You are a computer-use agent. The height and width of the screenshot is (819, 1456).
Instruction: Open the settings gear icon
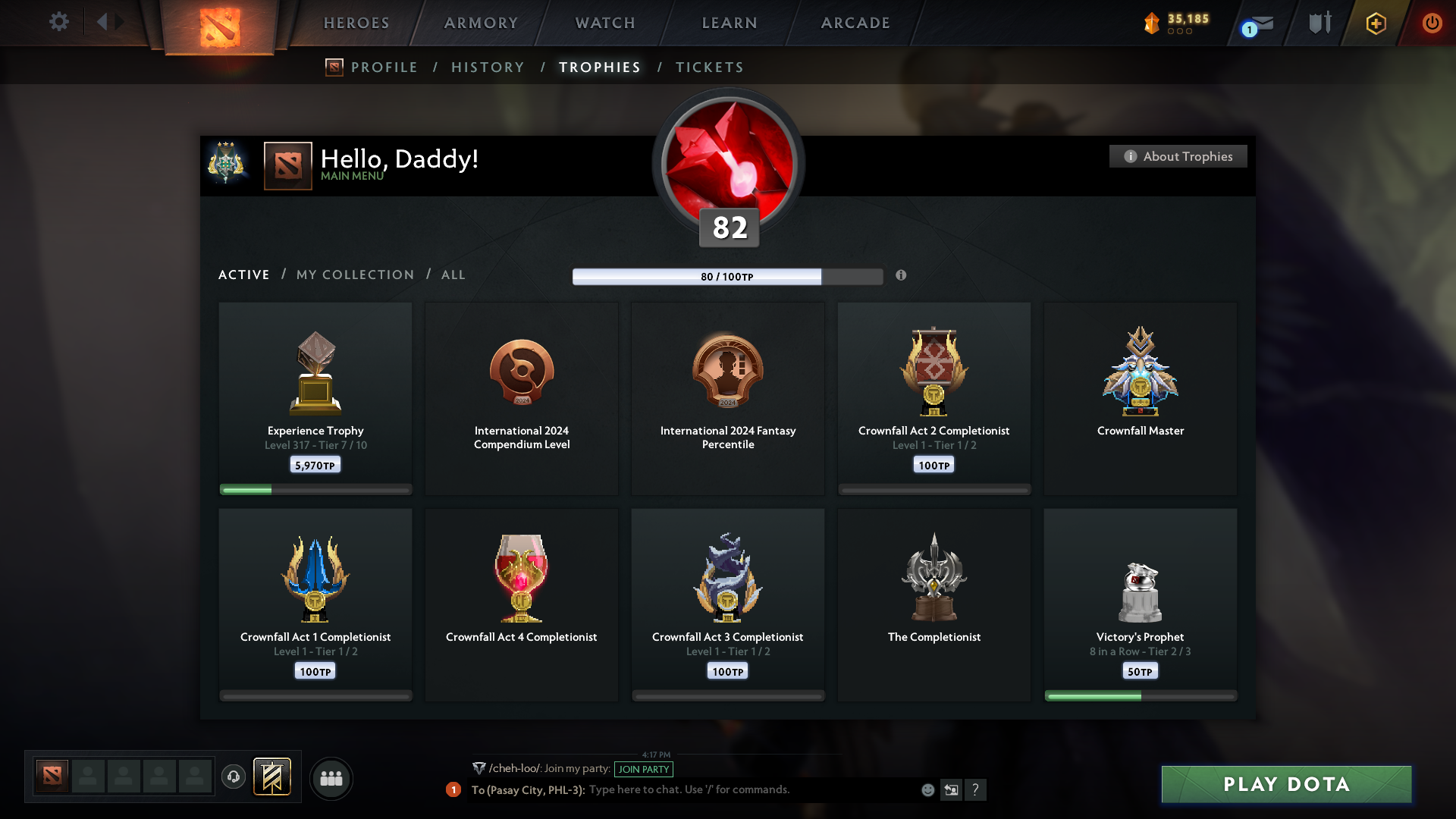pos(59,22)
